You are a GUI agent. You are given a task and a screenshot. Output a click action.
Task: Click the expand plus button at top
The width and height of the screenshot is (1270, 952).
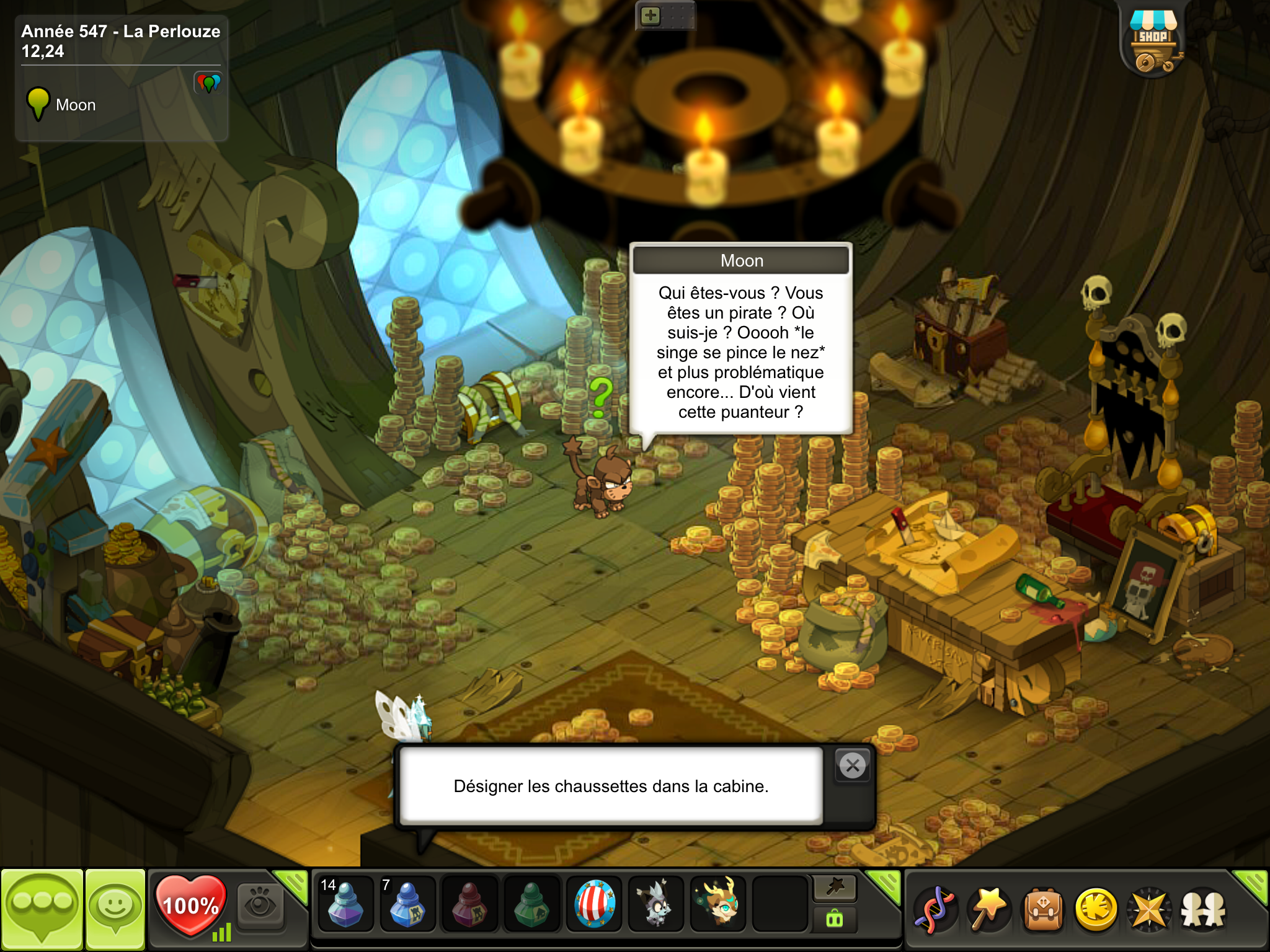tap(650, 15)
